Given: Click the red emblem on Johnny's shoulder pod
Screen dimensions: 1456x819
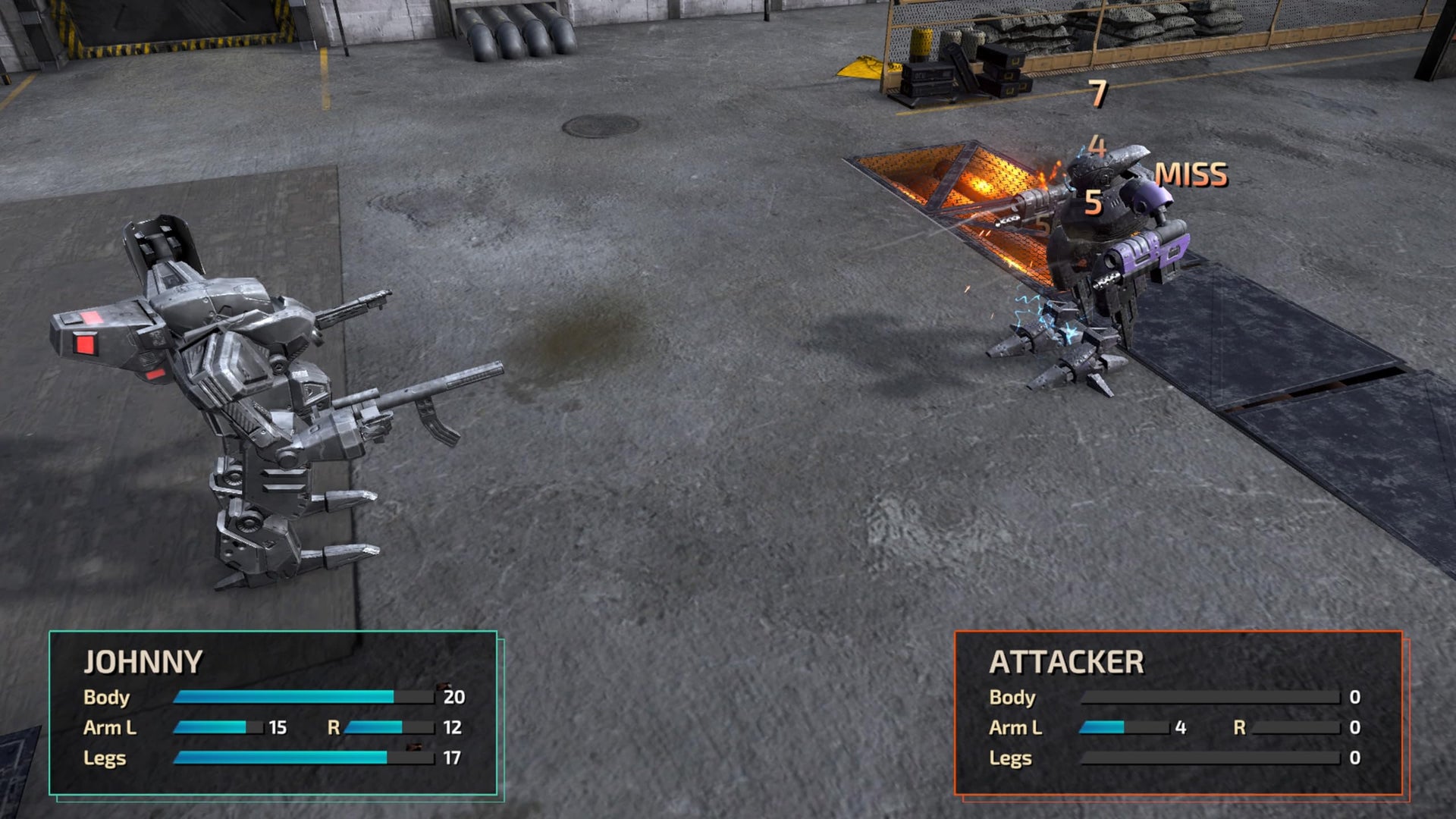Looking at the screenshot, I should click(86, 345).
